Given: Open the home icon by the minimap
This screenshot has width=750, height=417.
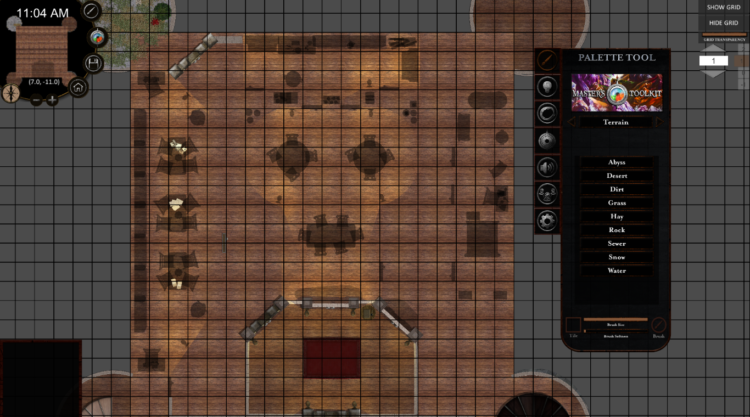Looking at the screenshot, I should [78, 87].
